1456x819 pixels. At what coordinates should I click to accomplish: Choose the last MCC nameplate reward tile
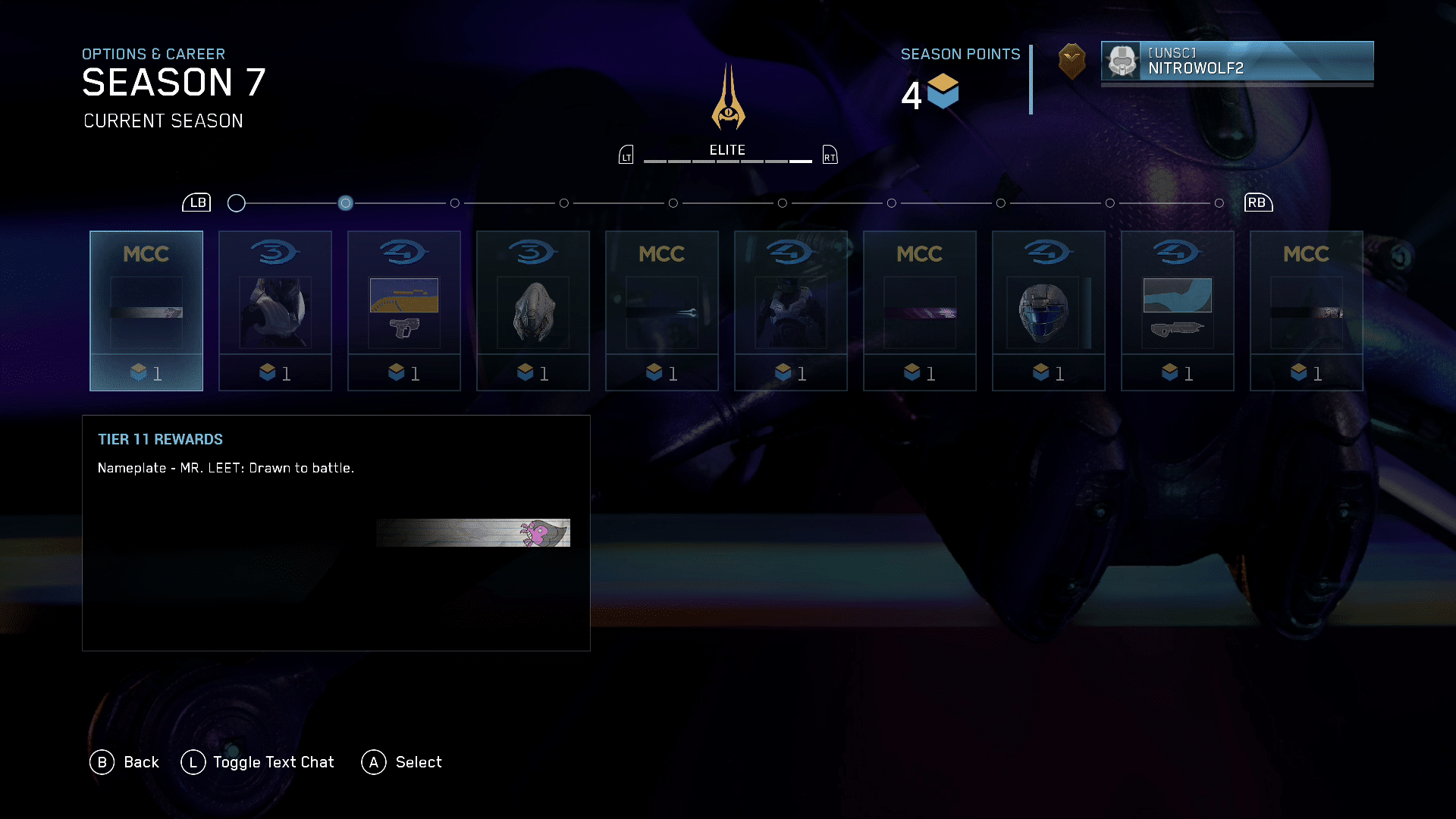coord(1307,311)
